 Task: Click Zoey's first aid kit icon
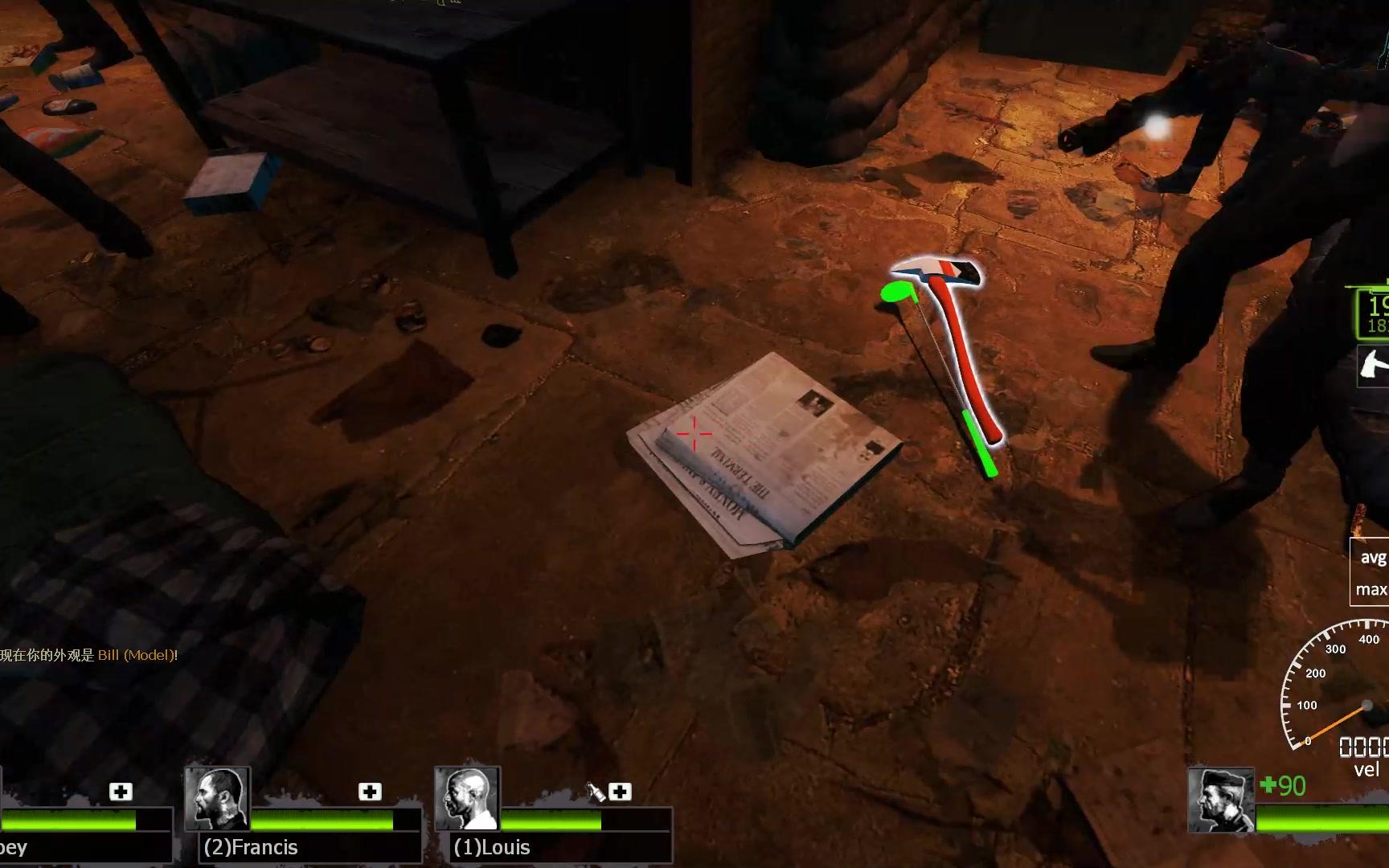point(121,792)
